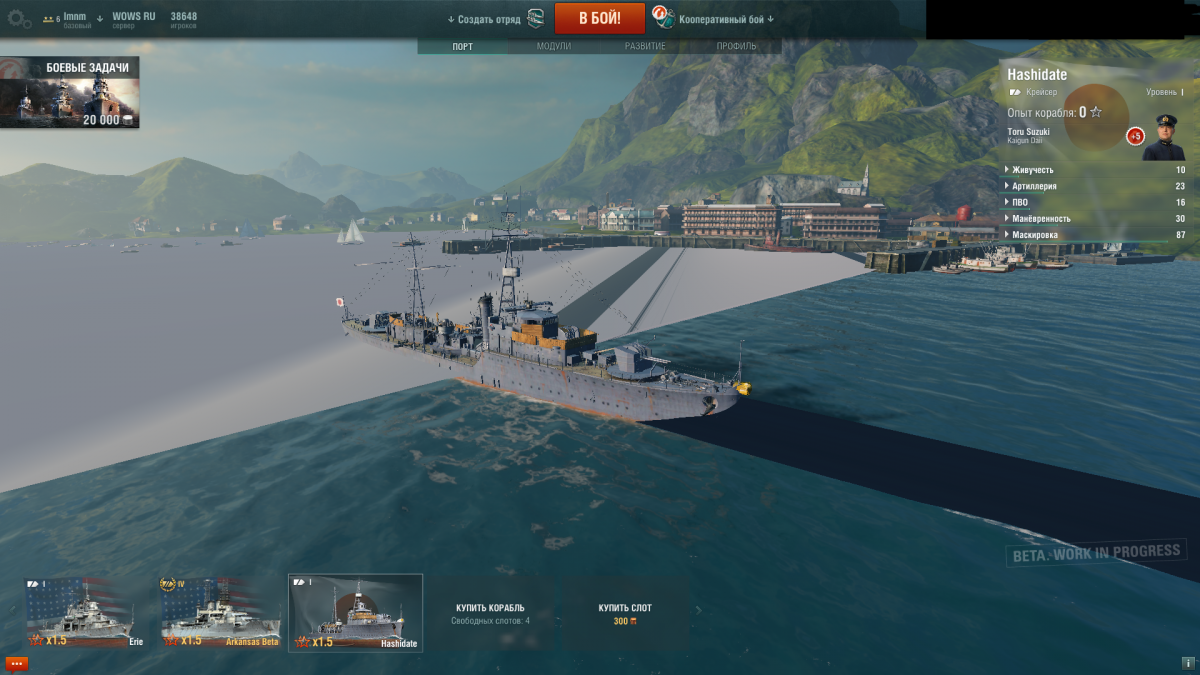Select the Hashidate ship card
This screenshot has width=1200, height=675.
355,612
